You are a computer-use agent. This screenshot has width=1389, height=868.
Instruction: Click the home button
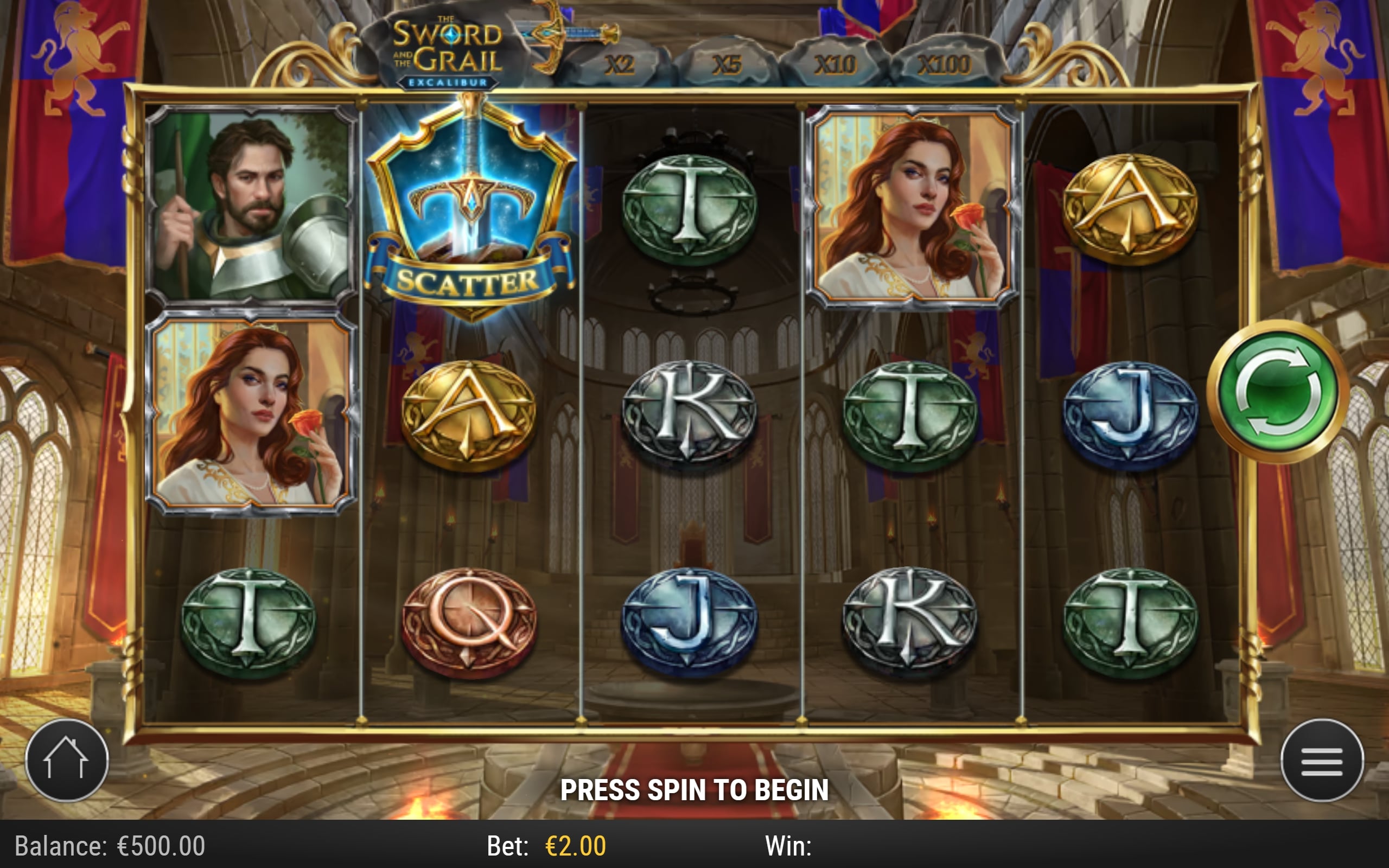(67, 759)
